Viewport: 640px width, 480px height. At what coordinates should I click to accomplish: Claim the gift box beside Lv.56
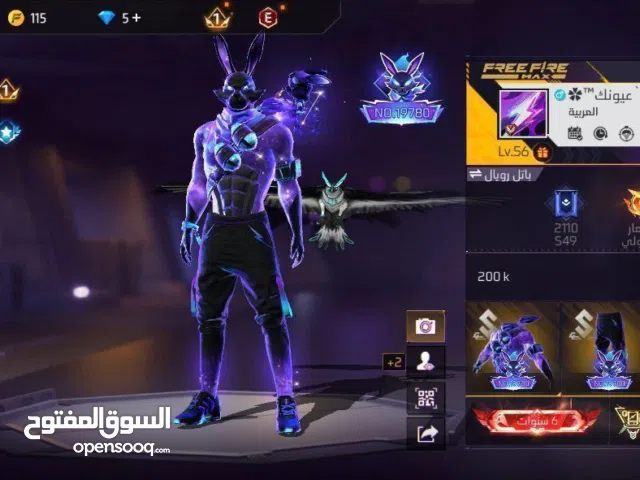coord(543,152)
